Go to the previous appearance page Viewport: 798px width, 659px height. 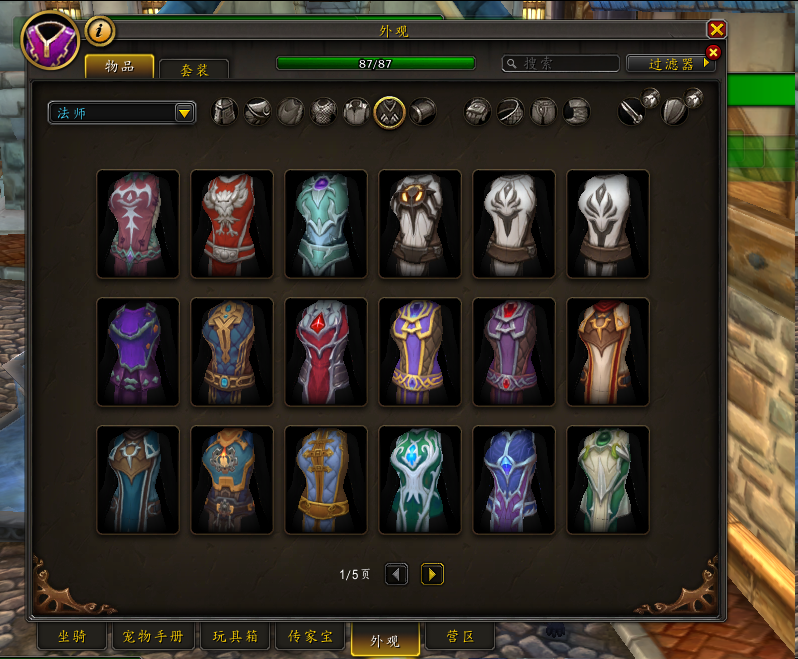(x=396, y=574)
